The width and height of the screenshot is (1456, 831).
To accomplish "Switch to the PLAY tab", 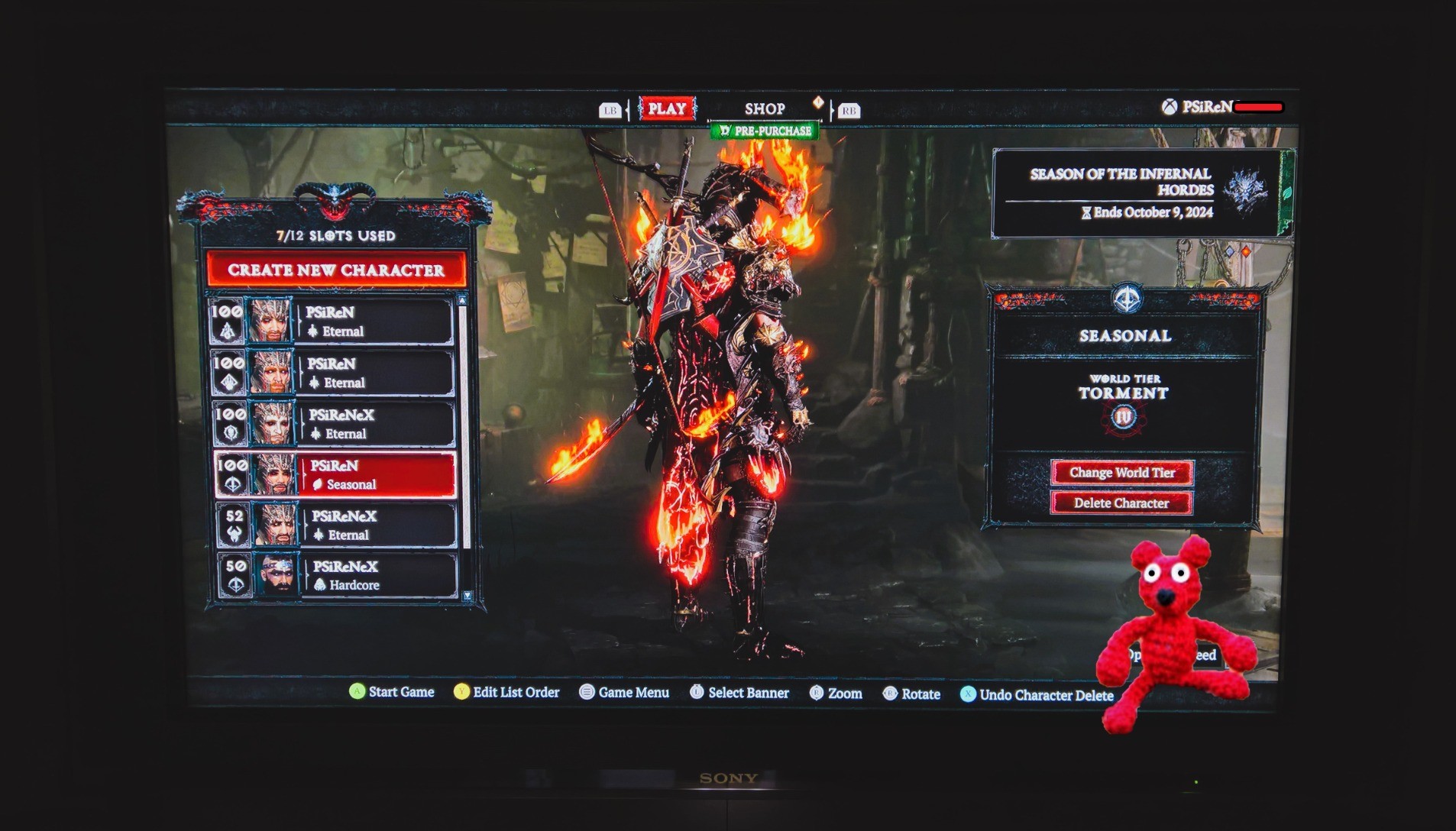I will point(667,109).
